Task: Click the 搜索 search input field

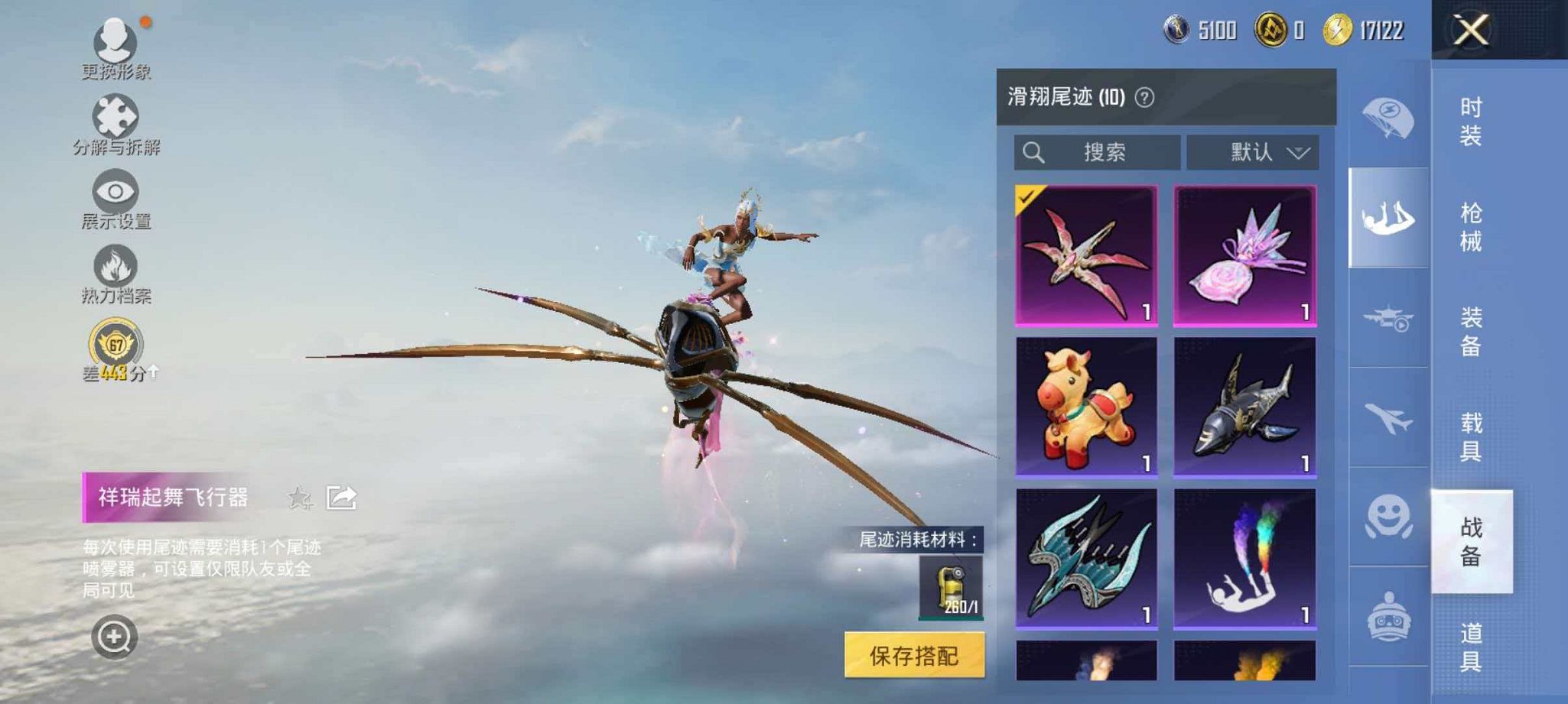Action: pos(1098,151)
